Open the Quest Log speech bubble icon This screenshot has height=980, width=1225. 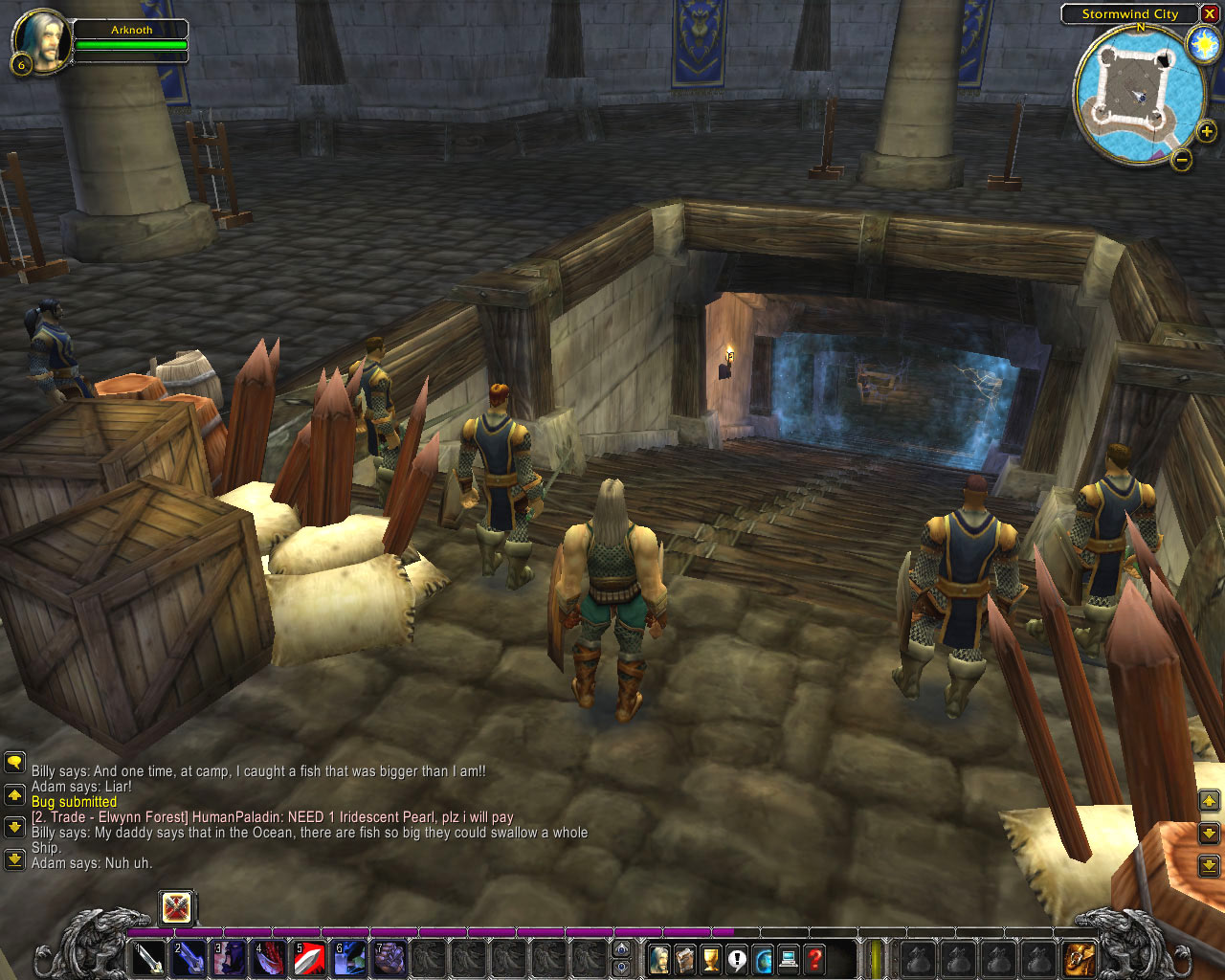point(734,958)
